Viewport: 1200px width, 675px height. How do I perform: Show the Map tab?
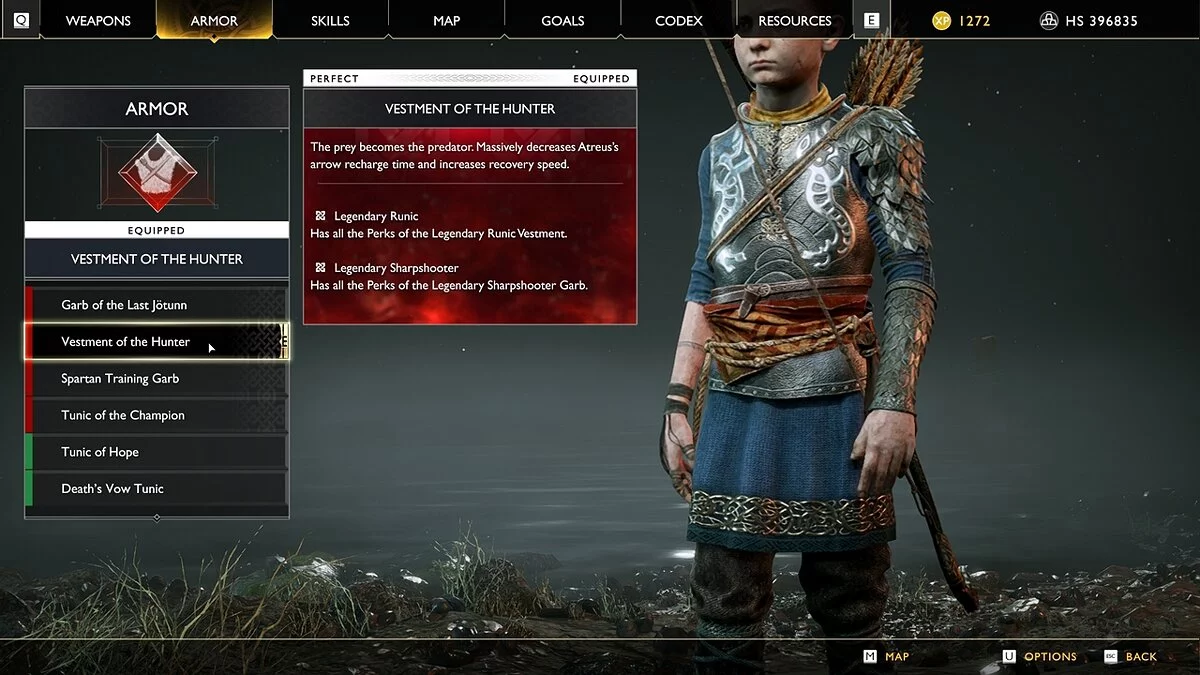click(x=446, y=21)
